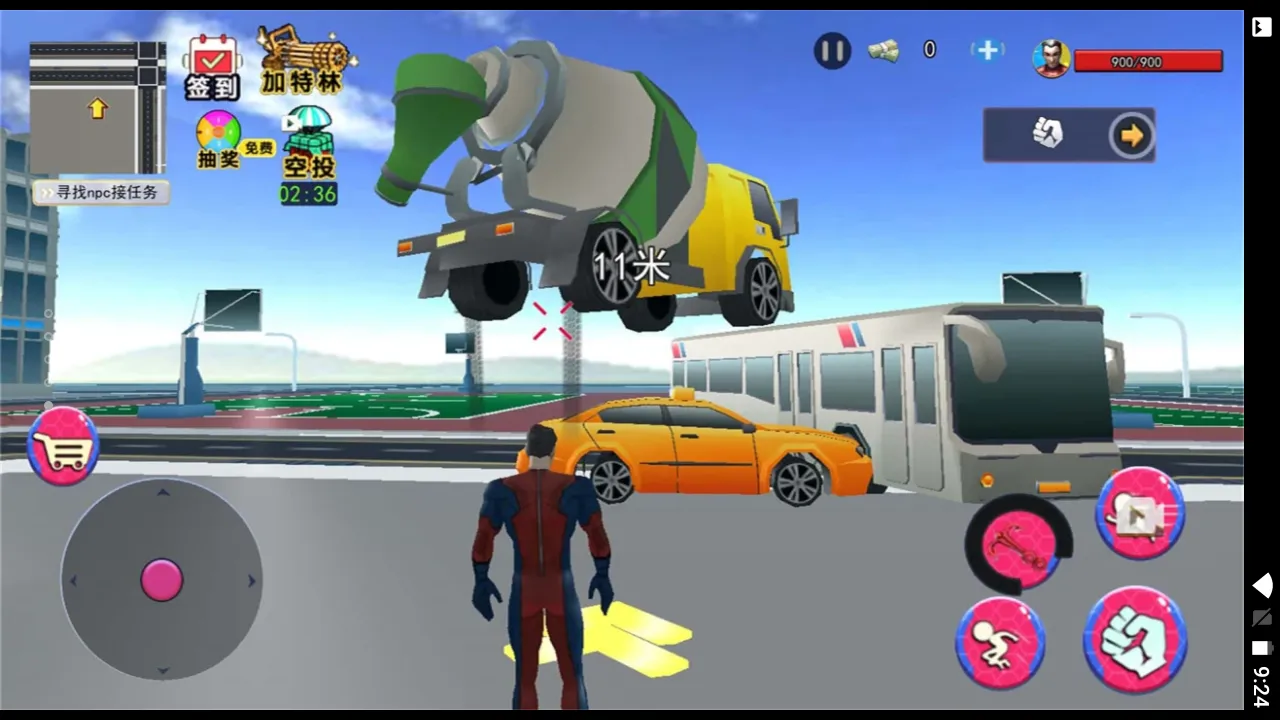Pause the game with the pause button
Screen dimensions: 1280x720
[831, 50]
